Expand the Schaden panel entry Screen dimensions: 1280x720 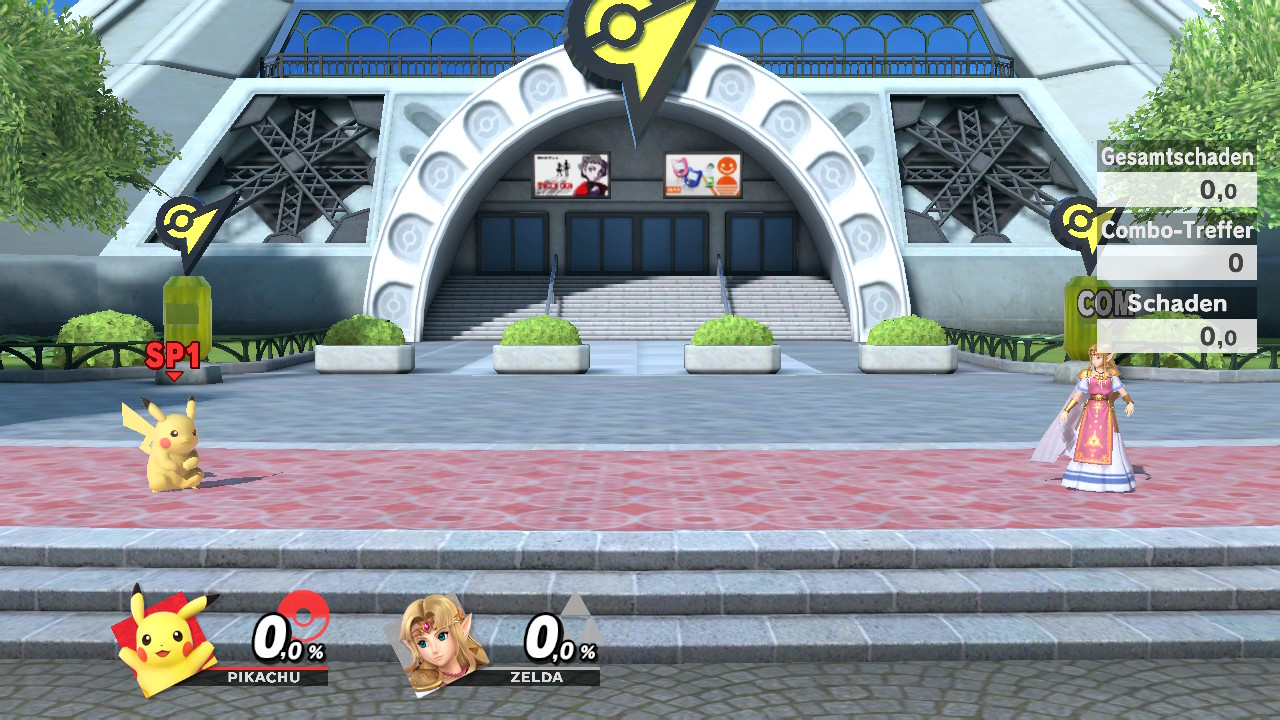1191,304
